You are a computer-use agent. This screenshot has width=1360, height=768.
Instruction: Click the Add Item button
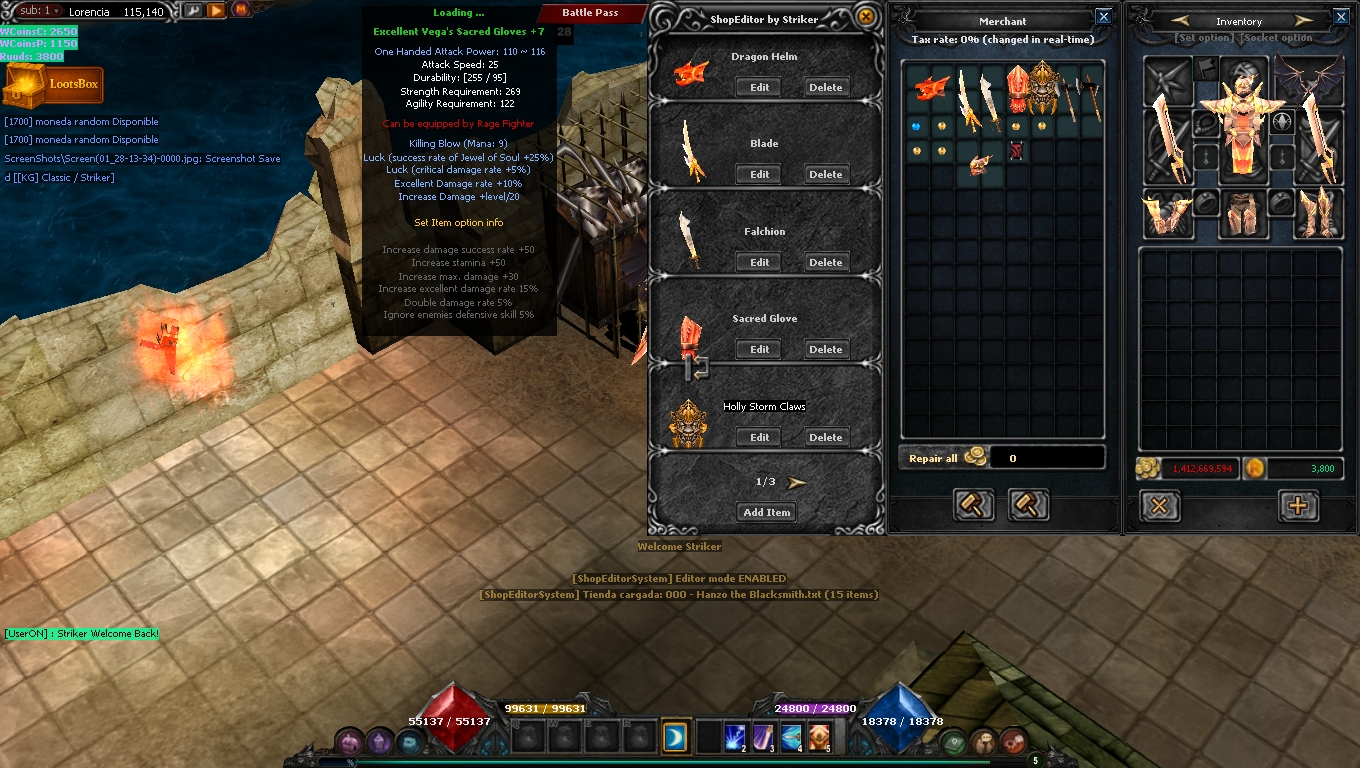766,513
